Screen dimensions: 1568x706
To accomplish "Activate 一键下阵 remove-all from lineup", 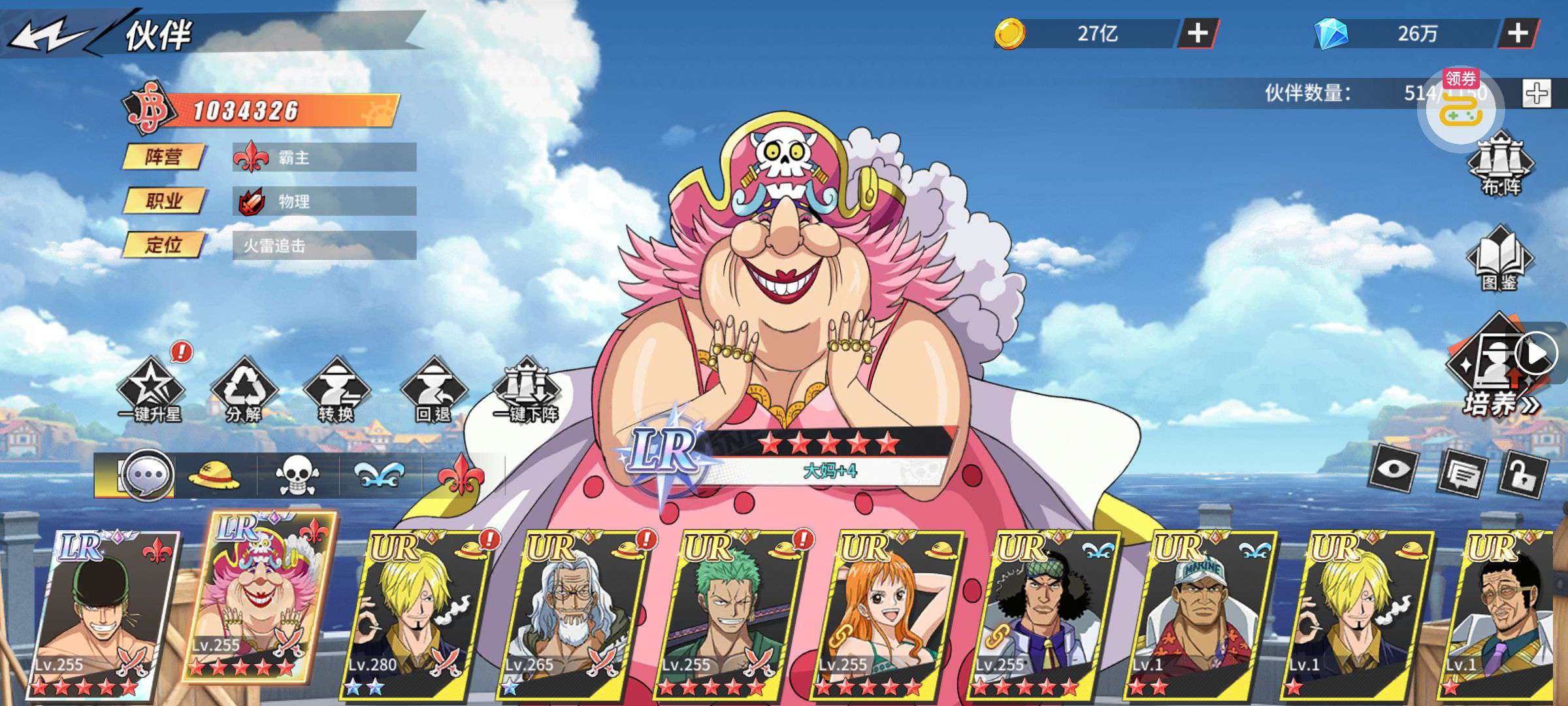I will pos(527,390).
